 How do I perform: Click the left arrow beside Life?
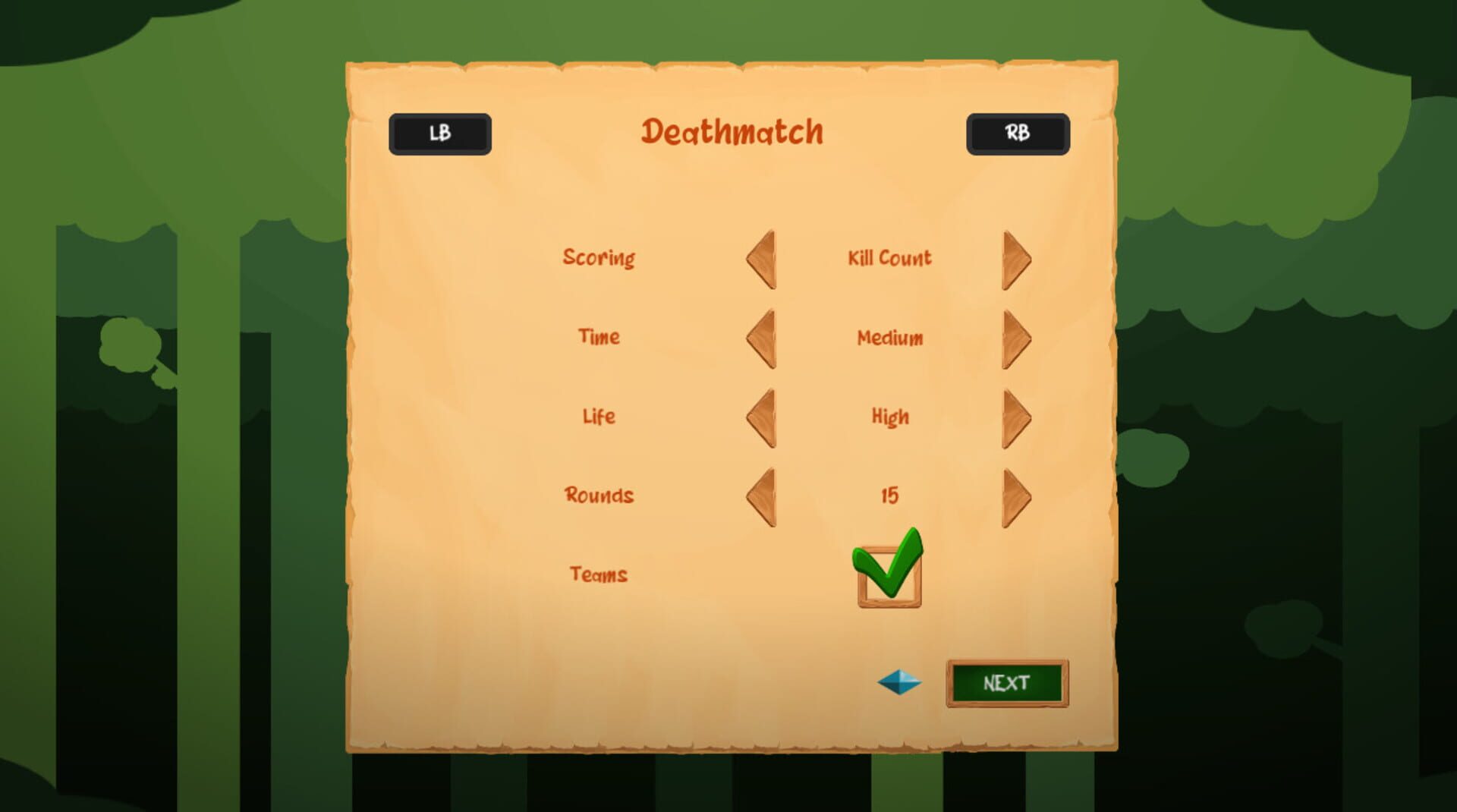click(x=761, y=417)
